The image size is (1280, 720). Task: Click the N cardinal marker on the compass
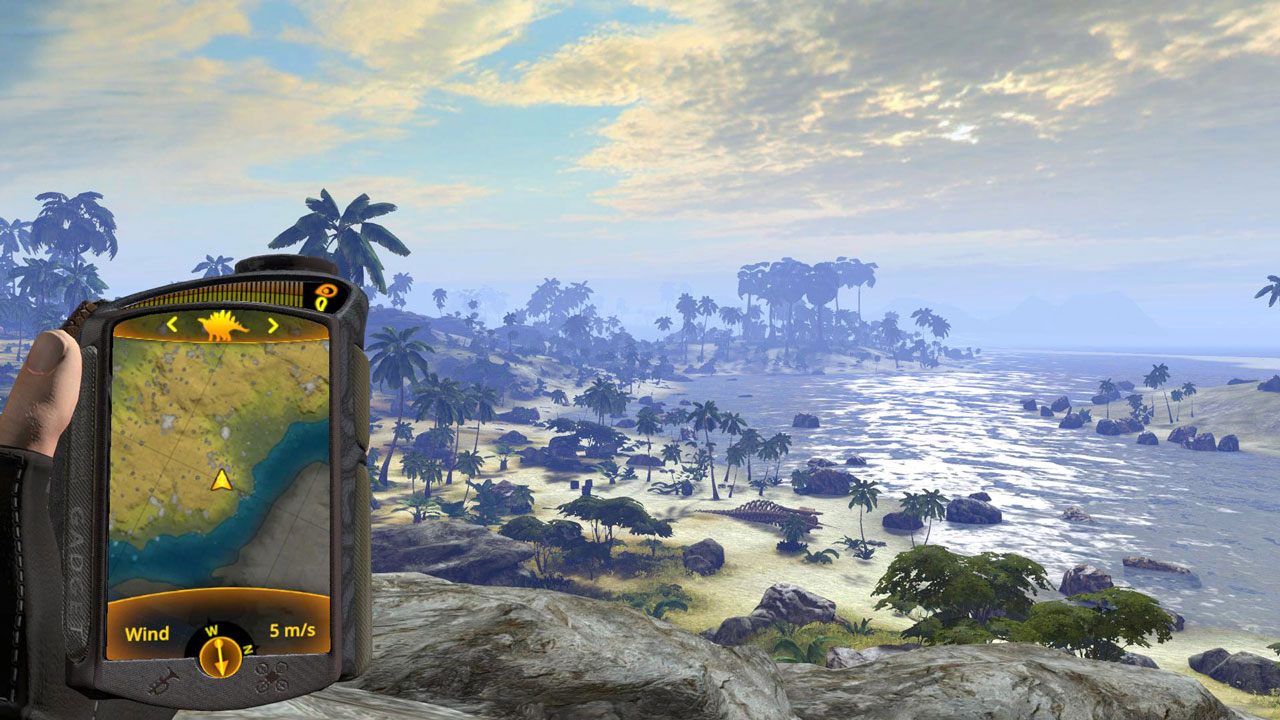tap(247, 647)
